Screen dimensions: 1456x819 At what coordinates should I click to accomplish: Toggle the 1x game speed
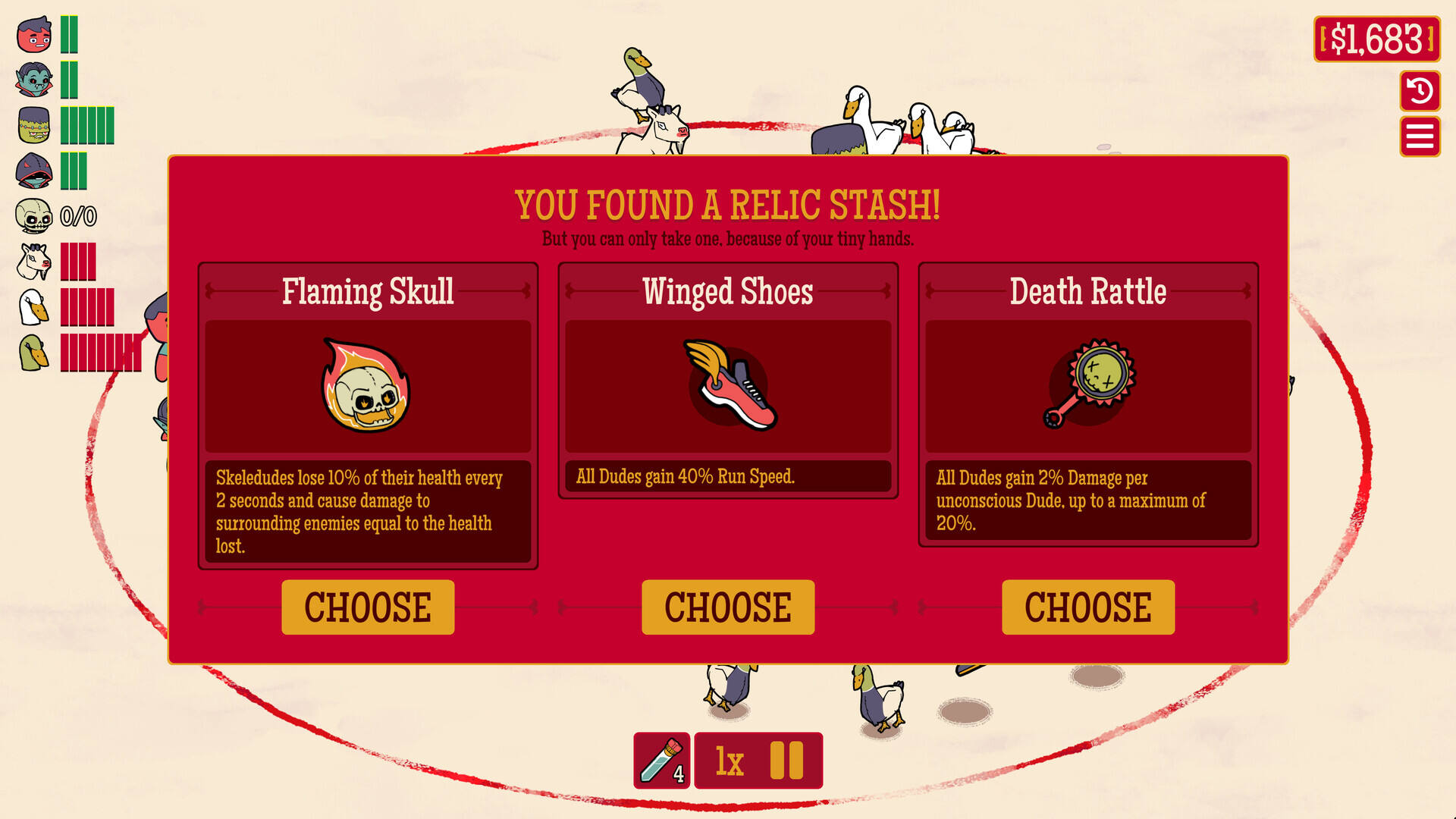[730, 761]
